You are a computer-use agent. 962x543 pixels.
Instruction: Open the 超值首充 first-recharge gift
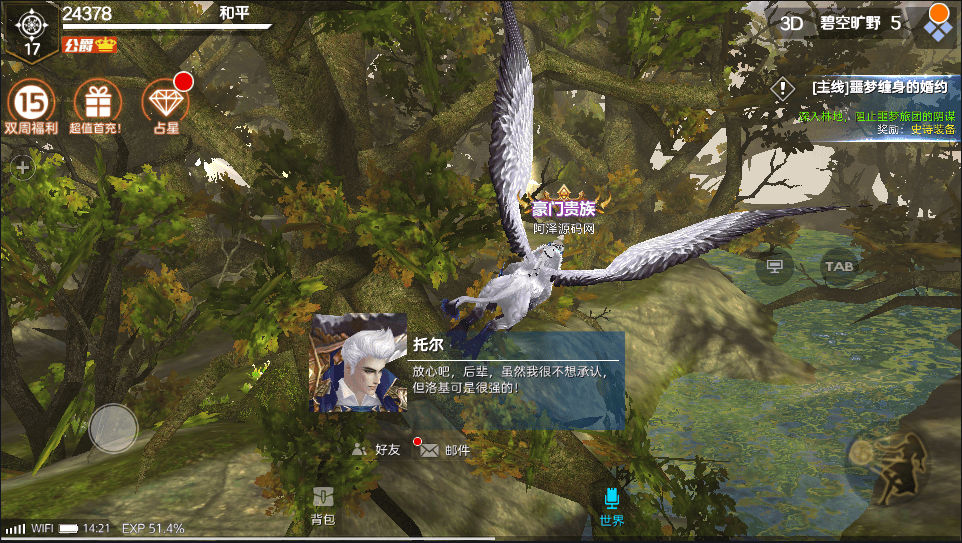point(96,104)
